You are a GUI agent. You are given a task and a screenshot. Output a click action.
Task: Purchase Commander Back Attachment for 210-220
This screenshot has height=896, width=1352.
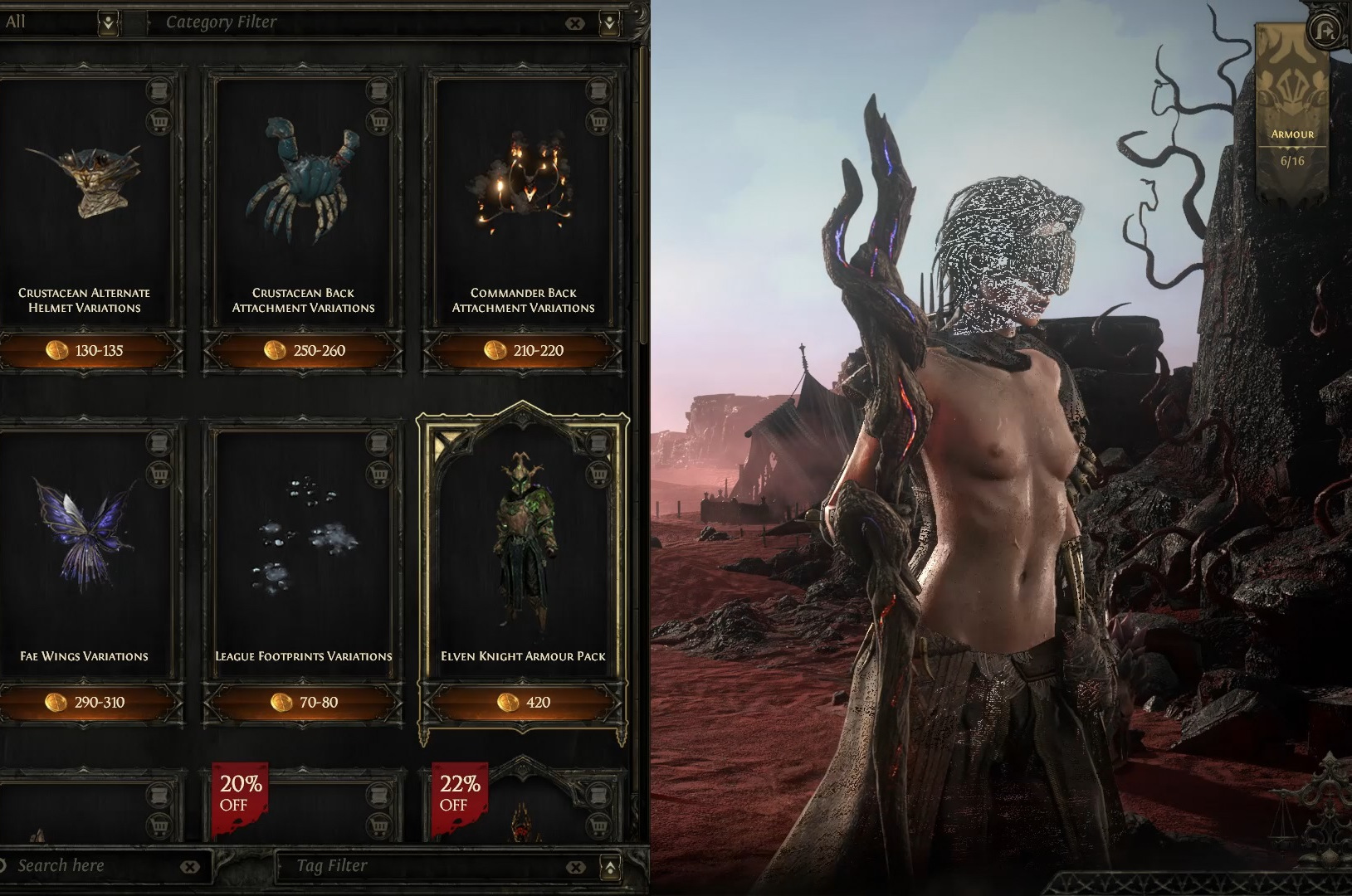524,351
